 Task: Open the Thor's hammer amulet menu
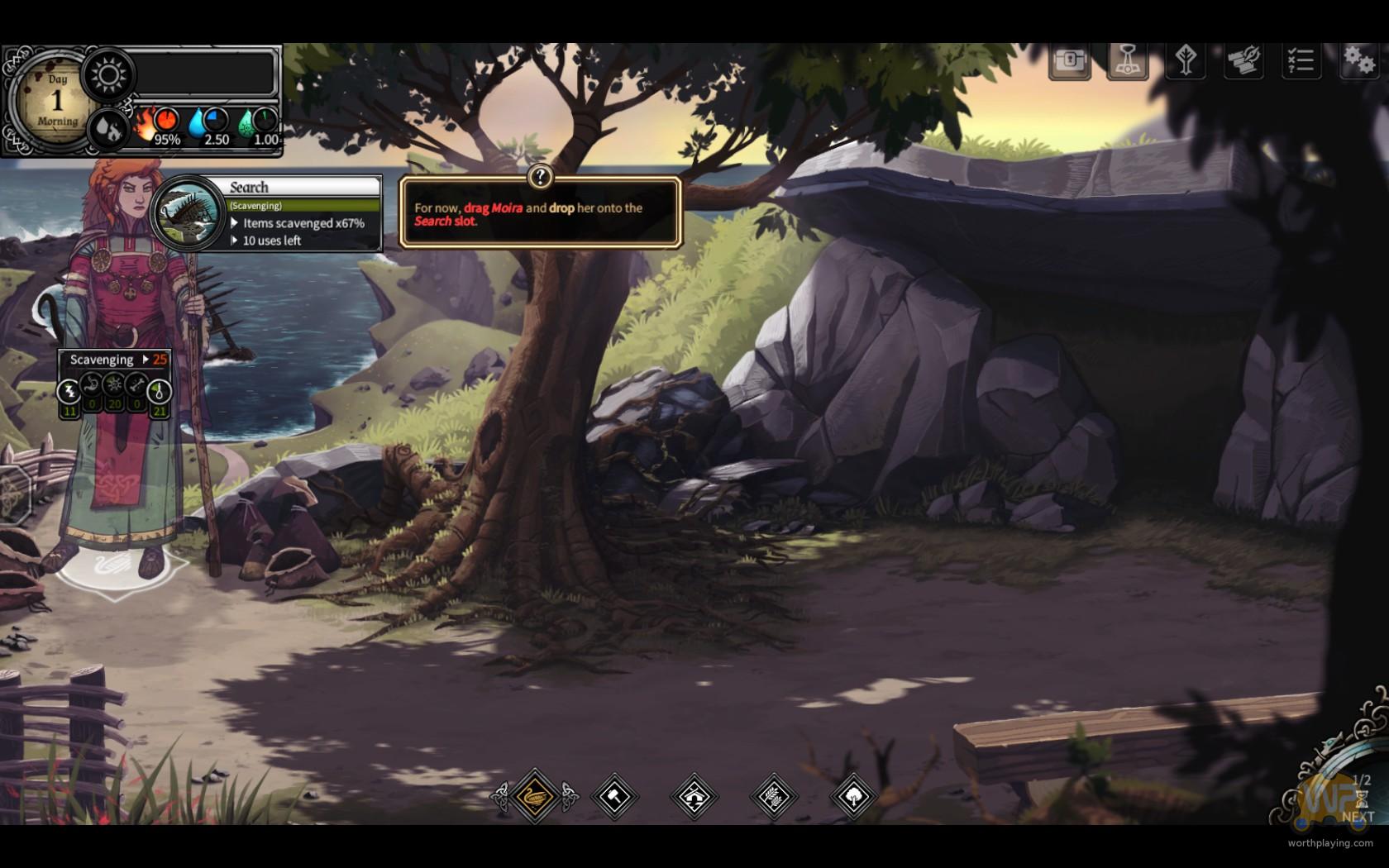pyautogui.click(x=1128, y=61)
